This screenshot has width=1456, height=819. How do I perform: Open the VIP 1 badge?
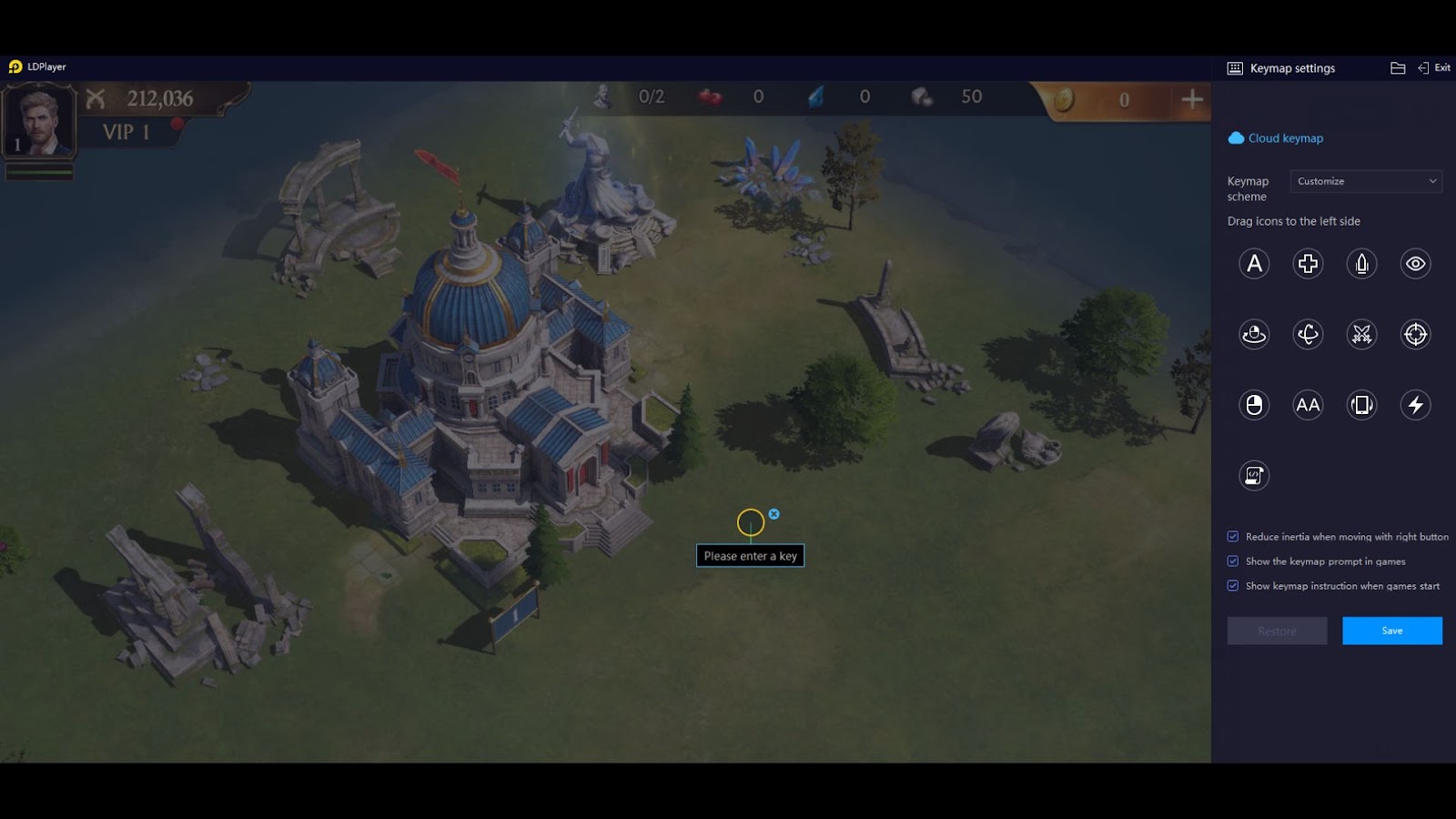tap(126, 132)
